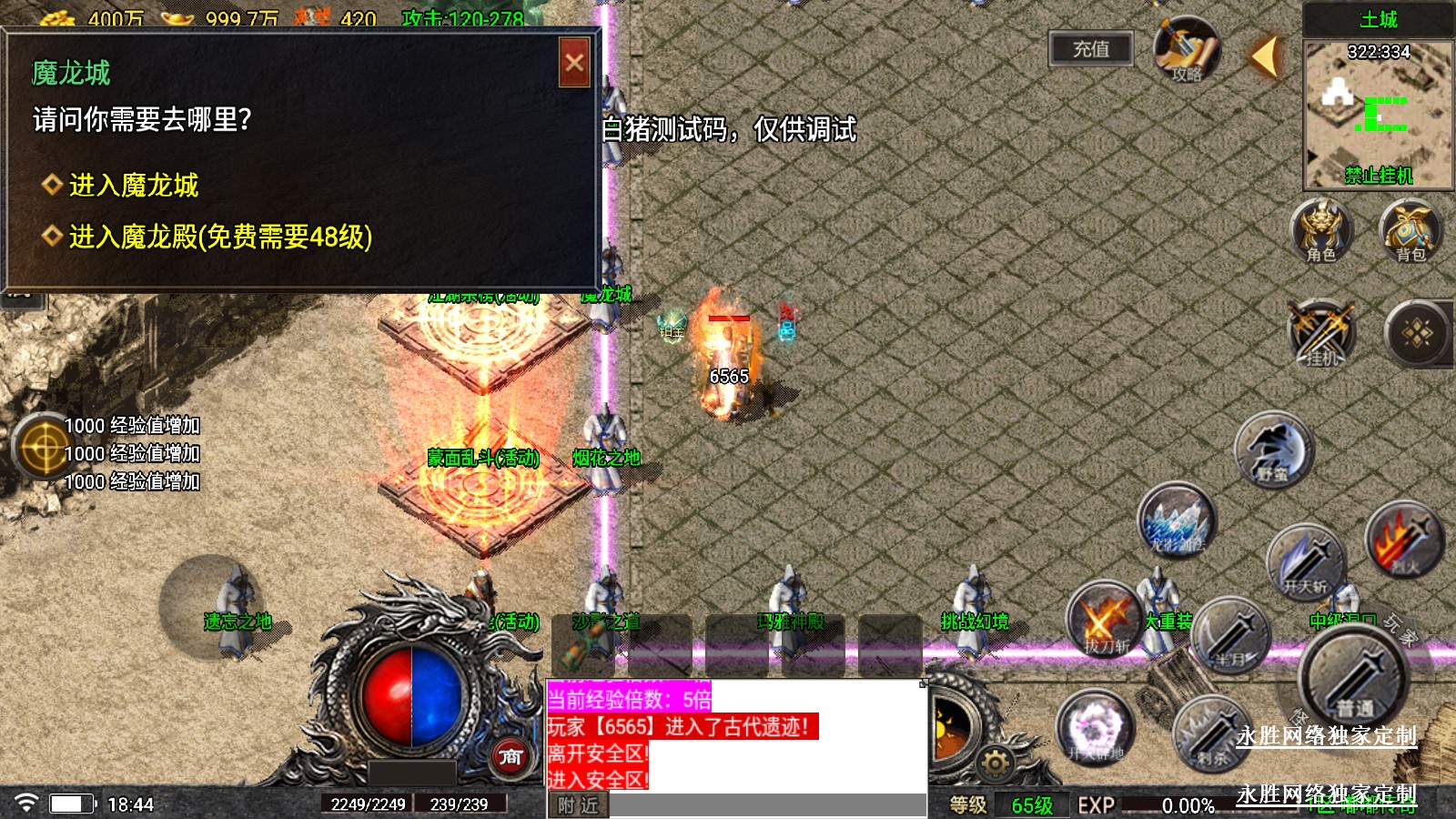Open the red 商 shop button
Screen dimensions: 1456x819
click(511, 756)
